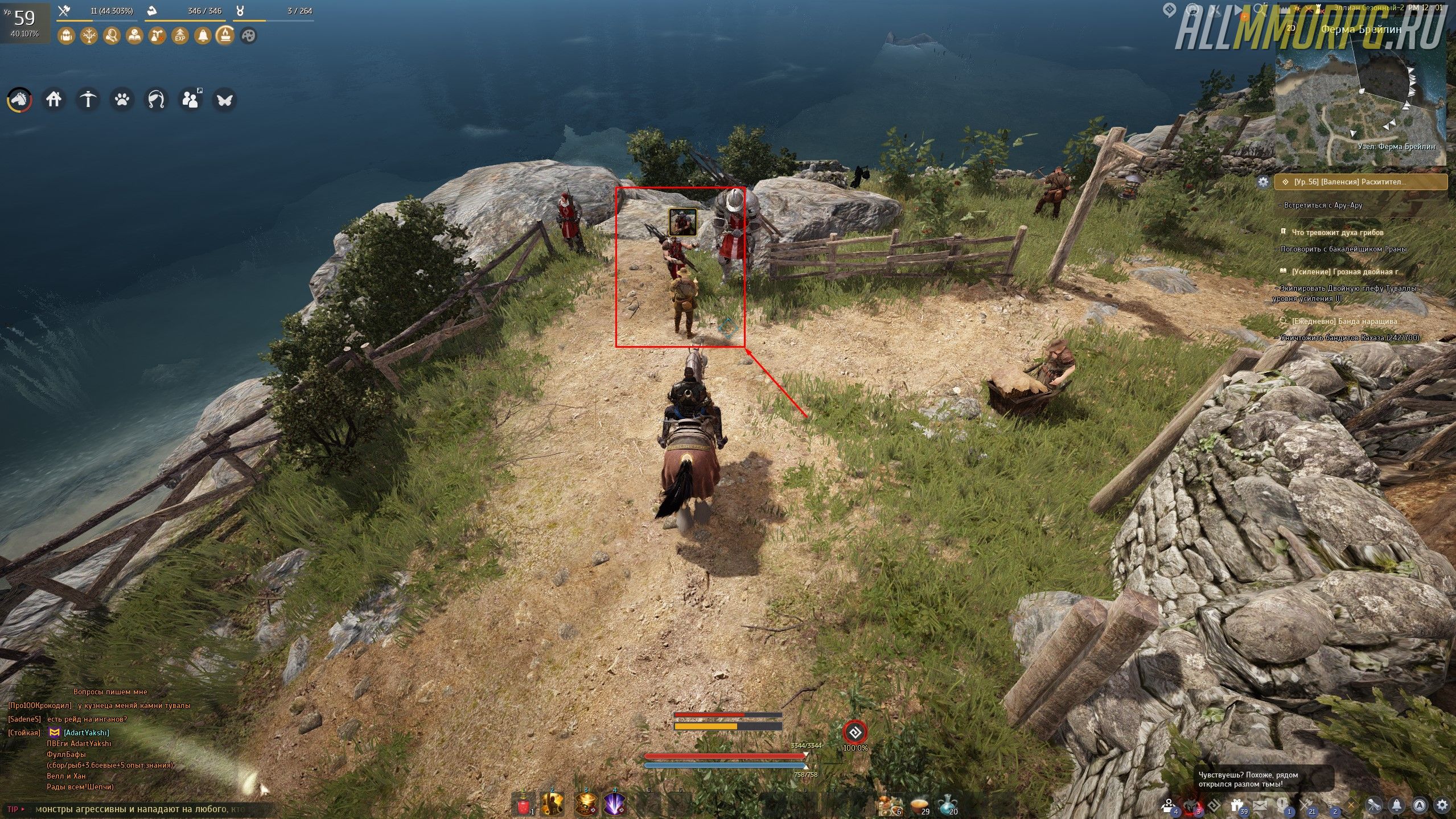Screen dimensions: 1456x819
Task: Open the horse mount icon
Action: click(x=19, y=100)
